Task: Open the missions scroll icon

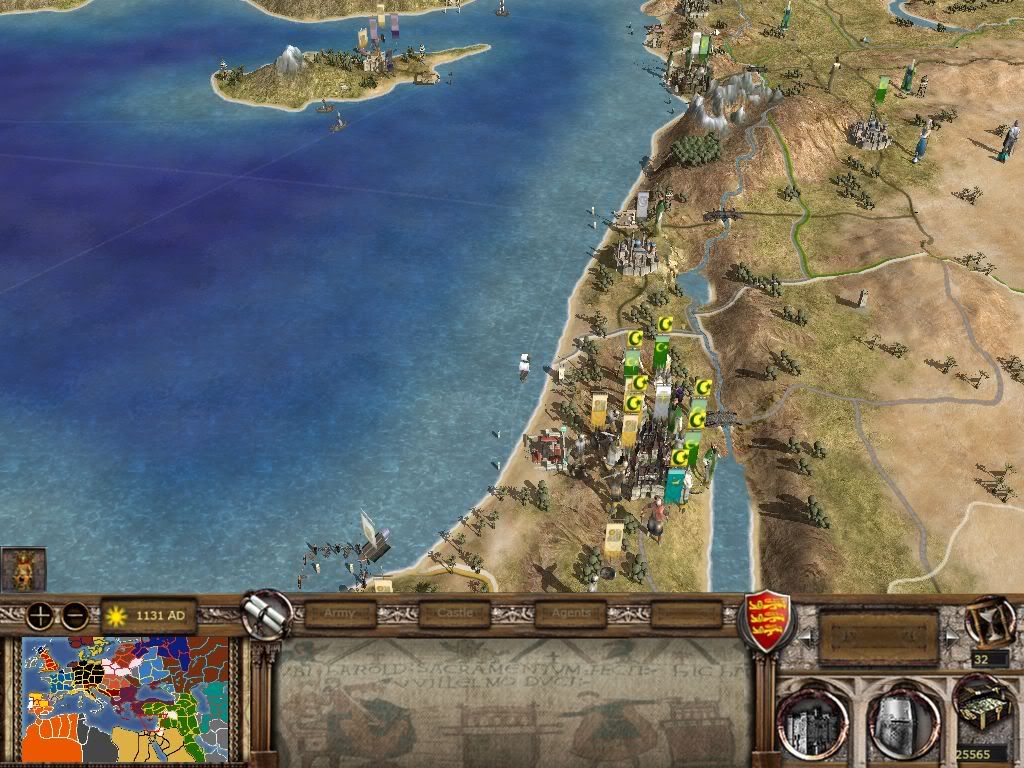Action: (x=265, y=613)
